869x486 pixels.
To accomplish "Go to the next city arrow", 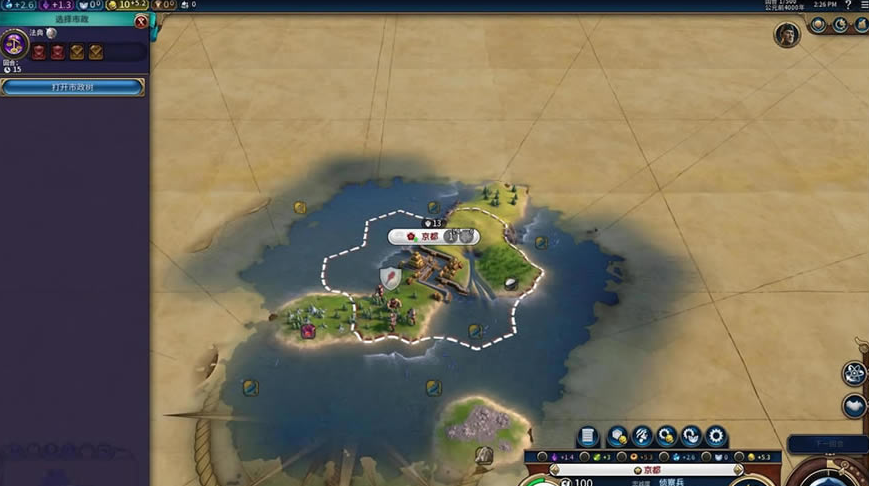I will pyautogui.click(x=740, y=470).
